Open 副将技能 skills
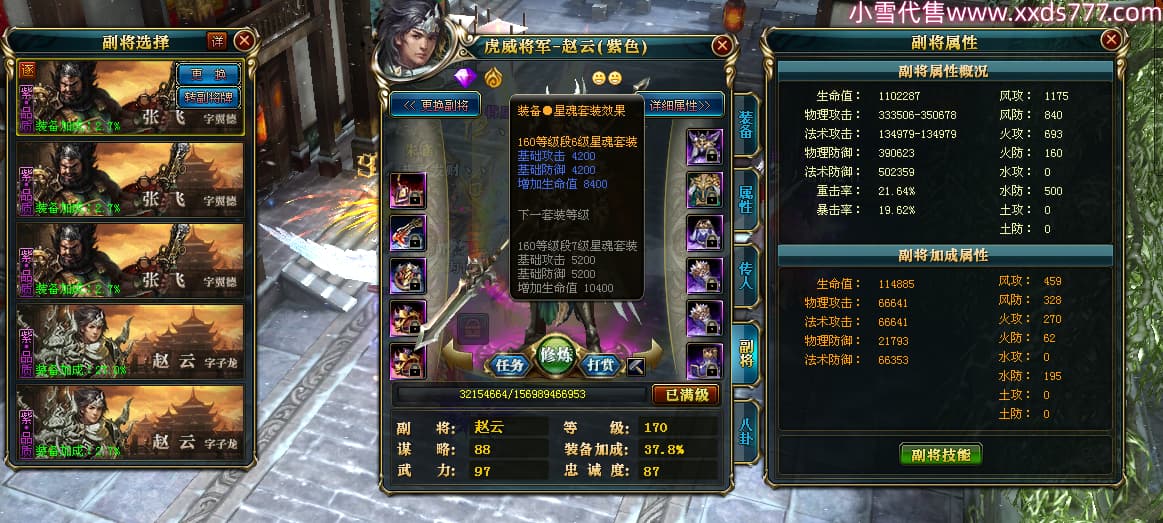Image resolution: width=1163 pixels, height=523 pixels. click(x=940, y=455)
